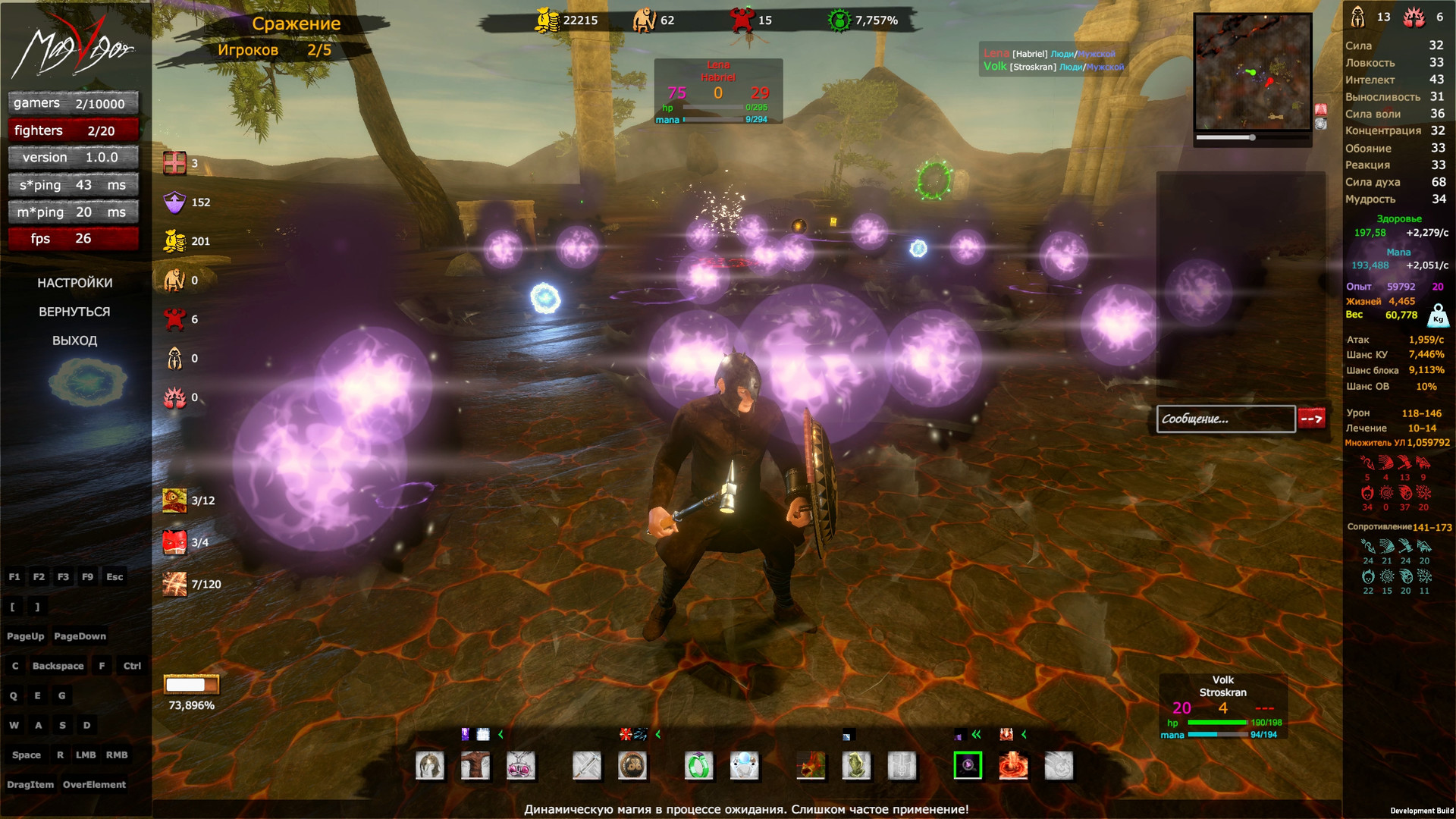Click the gold coins icon showing 201
The height and width of the screenshot is (819, 1456).
[175, 241]
